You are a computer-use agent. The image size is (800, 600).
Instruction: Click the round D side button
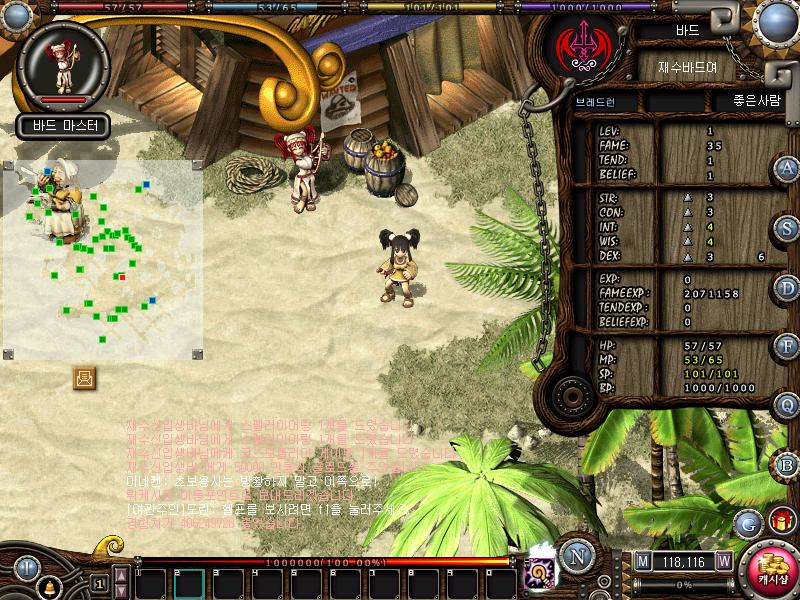click(788, 288)
